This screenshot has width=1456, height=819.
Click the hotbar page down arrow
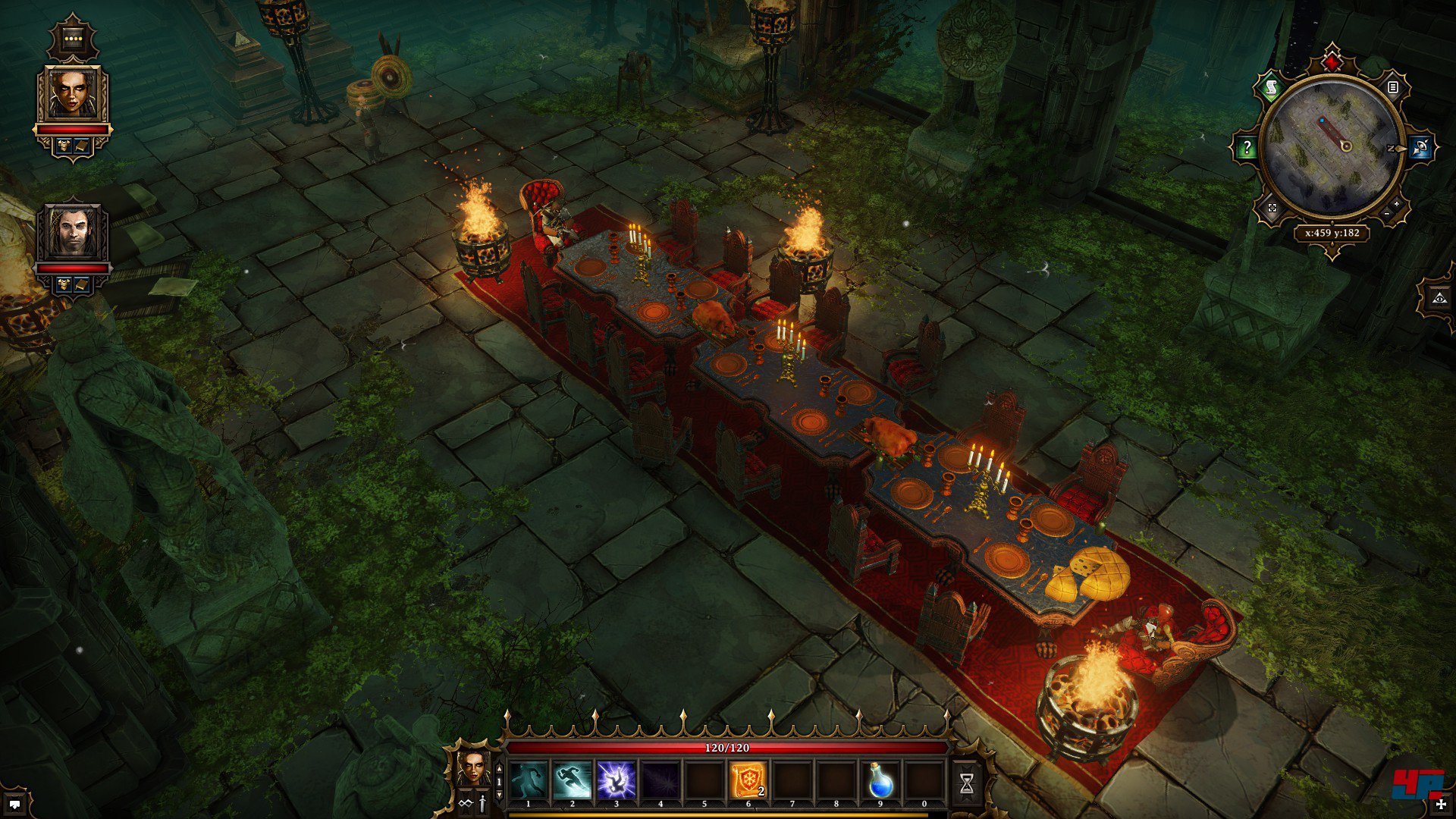(x=499, y=794)
